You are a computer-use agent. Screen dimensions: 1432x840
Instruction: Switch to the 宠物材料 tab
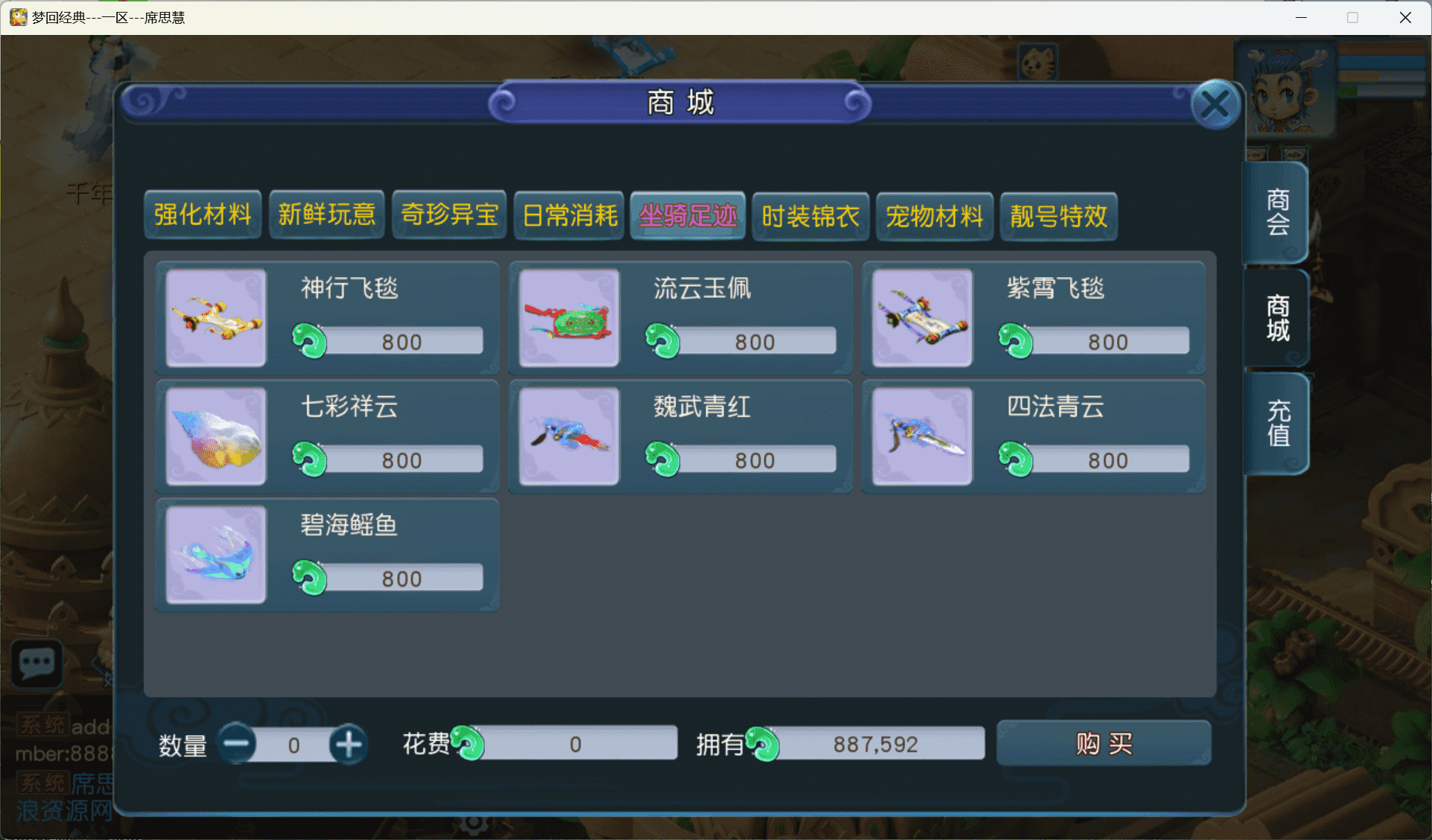pyautogui.click(x=934, y=216)
